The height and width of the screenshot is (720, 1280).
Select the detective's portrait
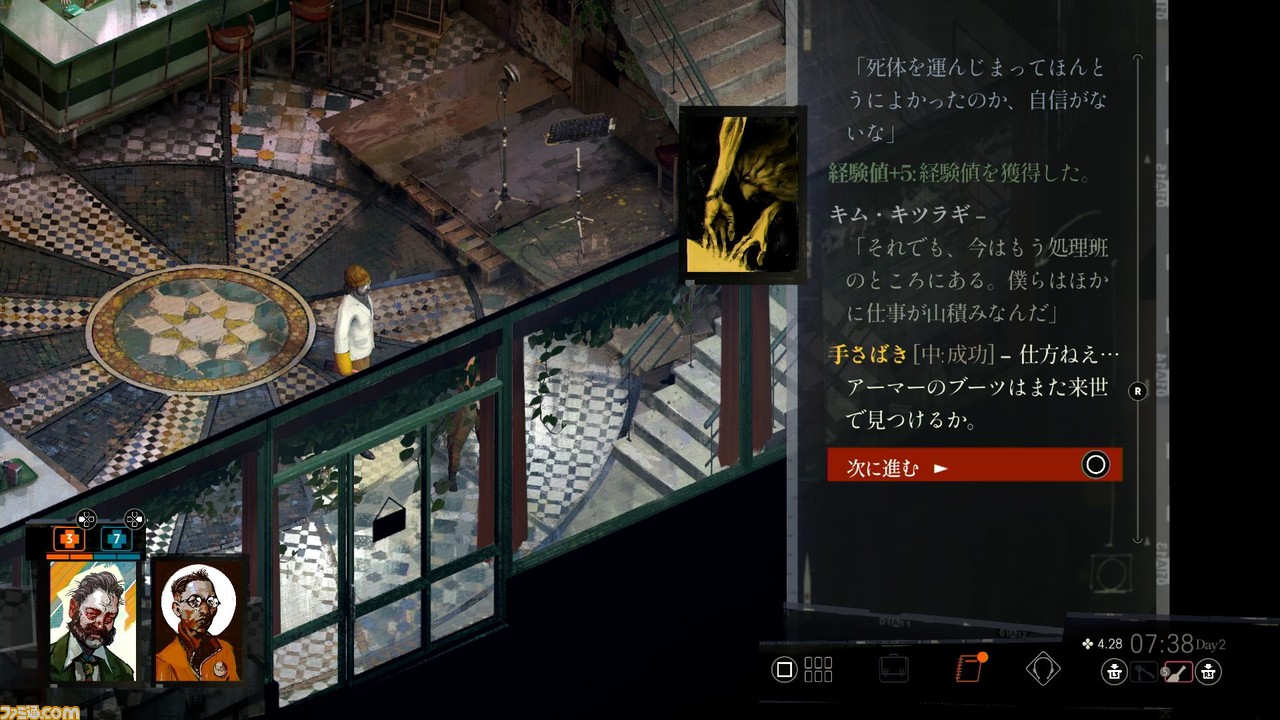[x=93, y=621]
